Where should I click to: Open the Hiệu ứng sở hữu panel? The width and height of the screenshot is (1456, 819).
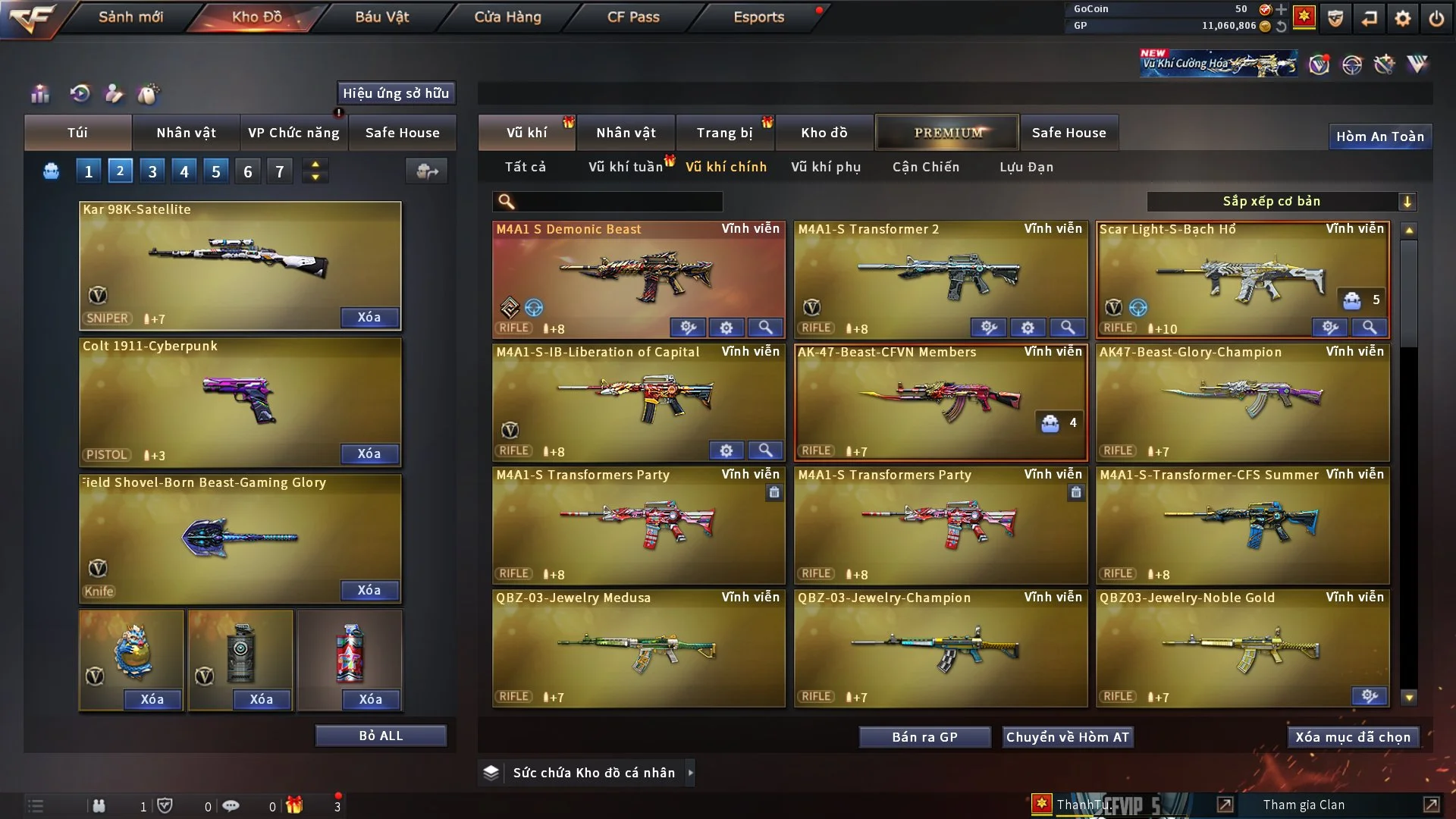[x=396, y=93]
